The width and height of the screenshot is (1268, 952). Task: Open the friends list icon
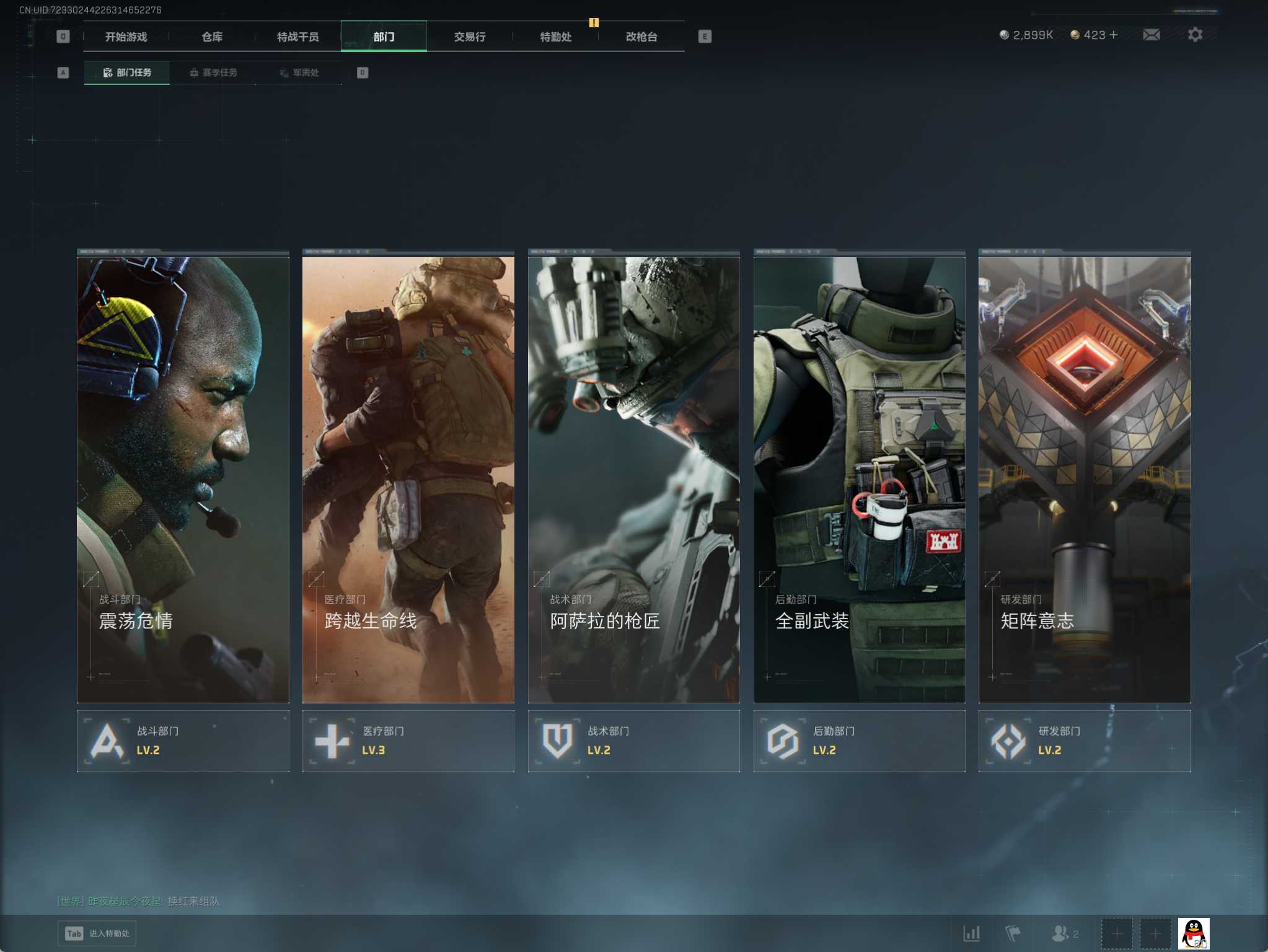(1062, 933)
